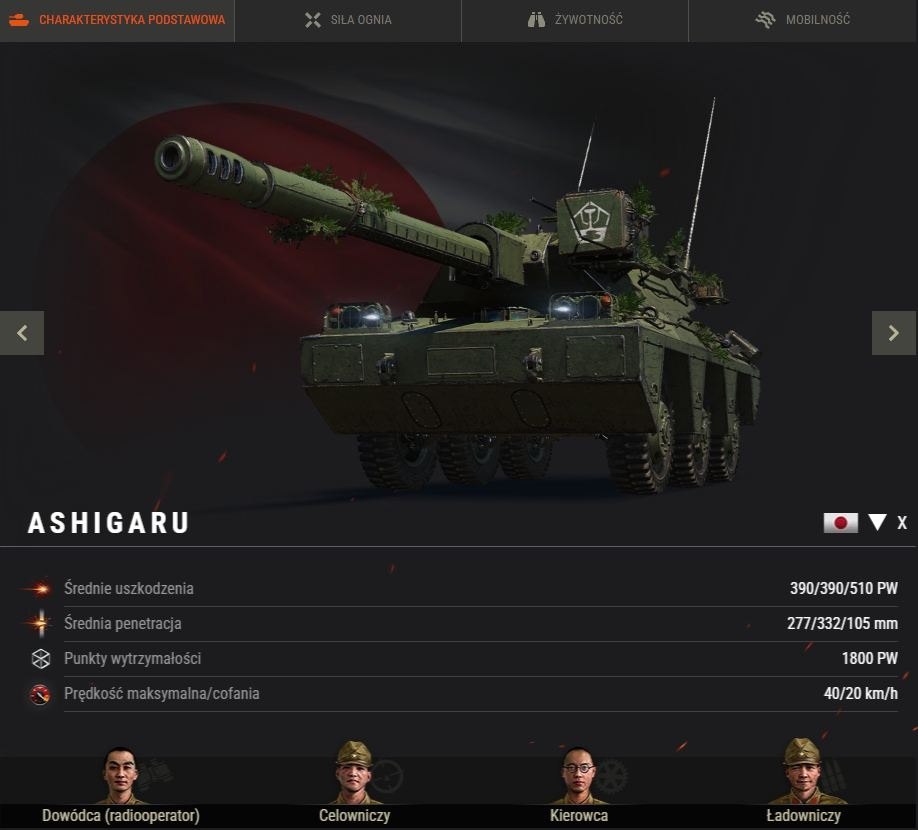The image size is (918, 830).
Task: Go to the previous tank image
Action: [22, 333]
